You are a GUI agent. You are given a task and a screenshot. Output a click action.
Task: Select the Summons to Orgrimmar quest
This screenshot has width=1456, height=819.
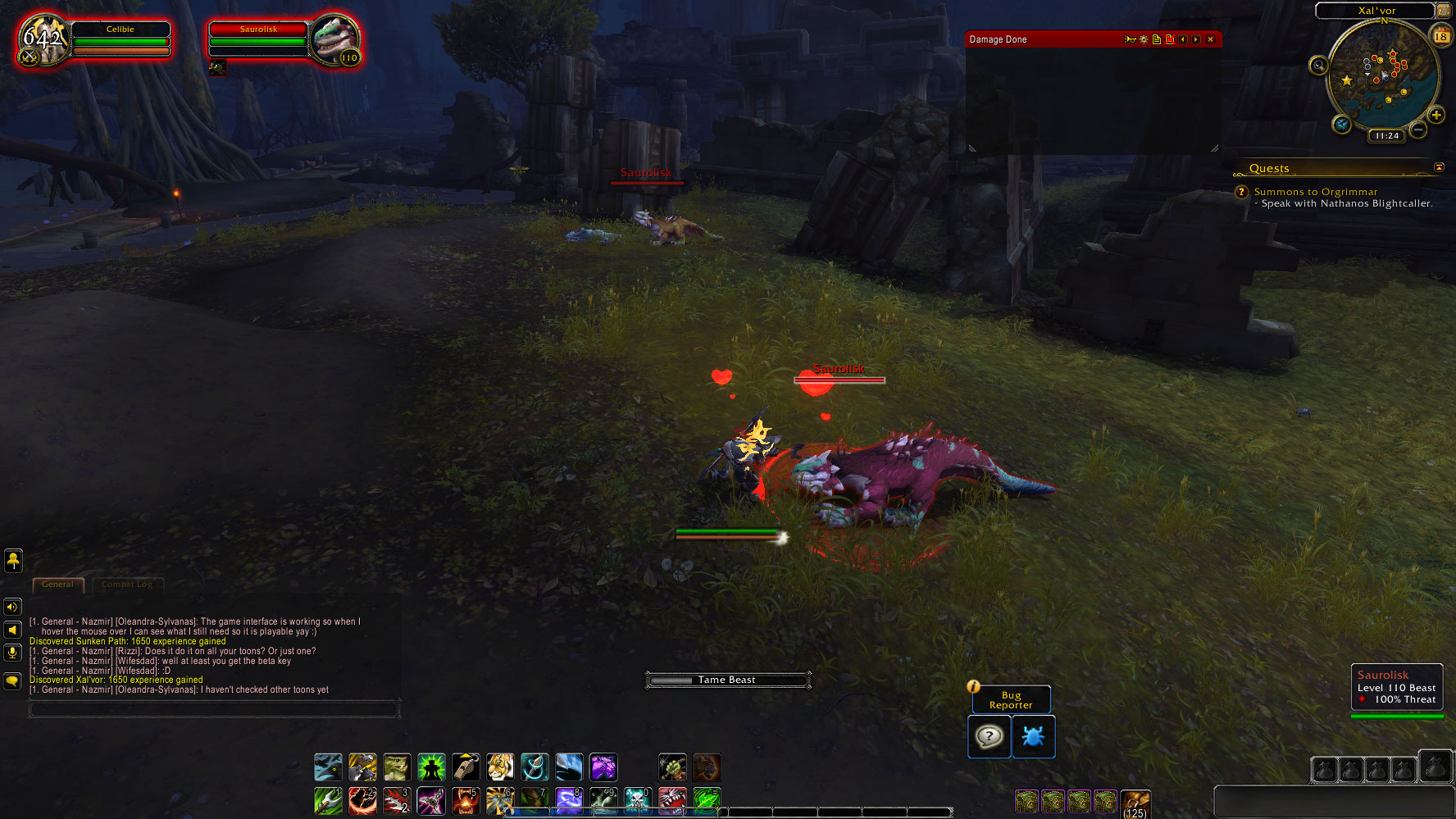1315,192
